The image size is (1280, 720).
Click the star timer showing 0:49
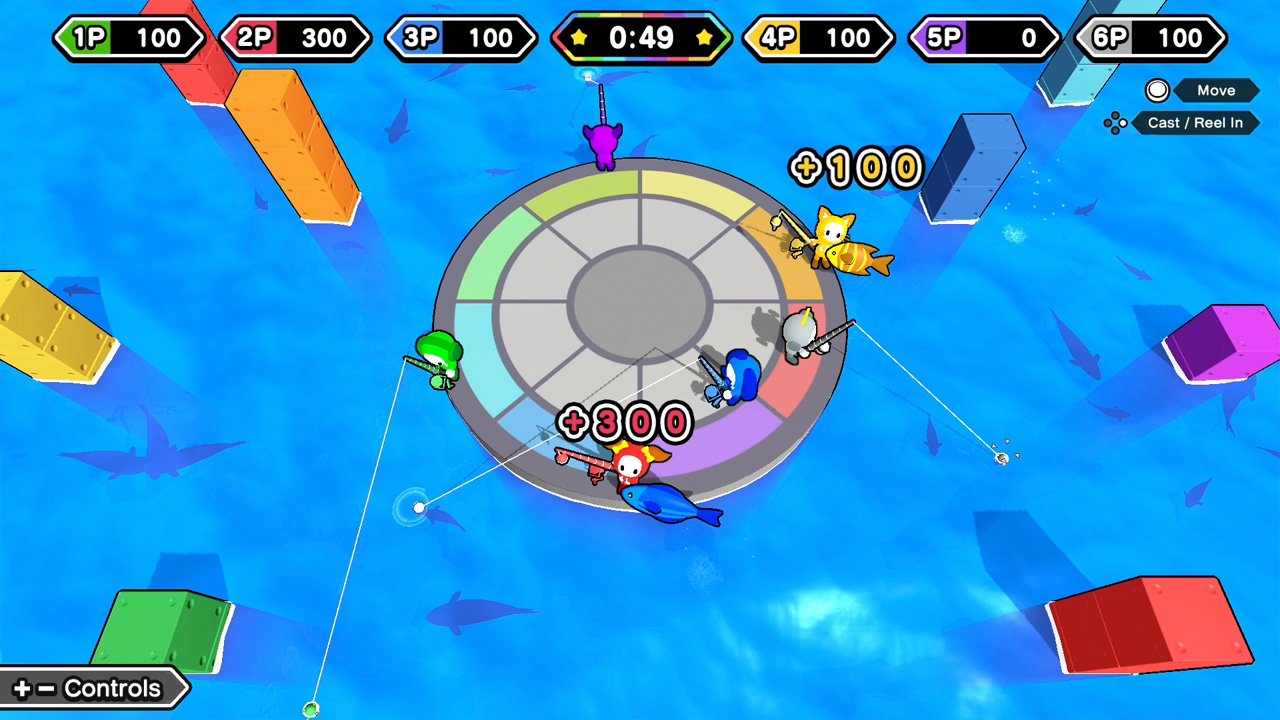(x=641, y=39)
